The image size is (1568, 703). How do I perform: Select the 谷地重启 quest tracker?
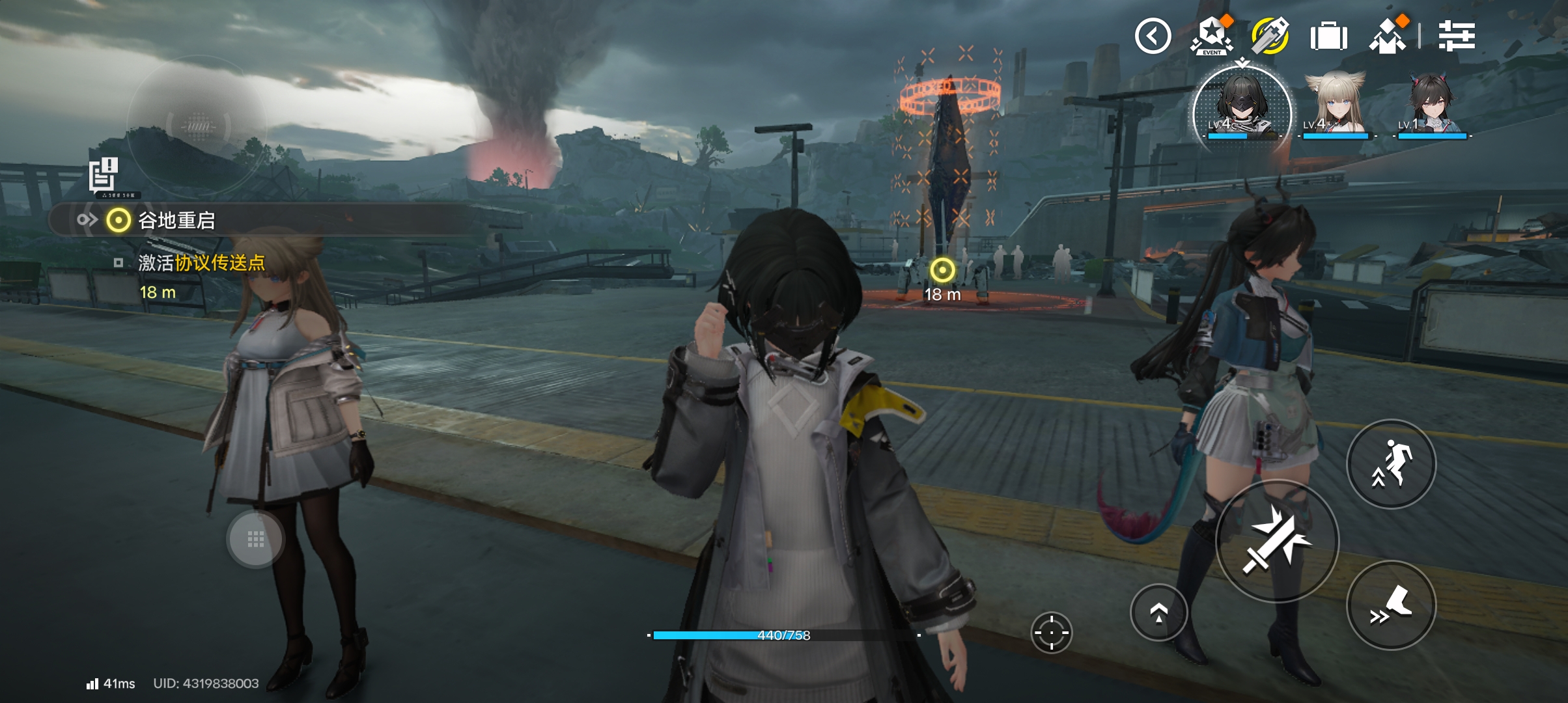point(176,221)
